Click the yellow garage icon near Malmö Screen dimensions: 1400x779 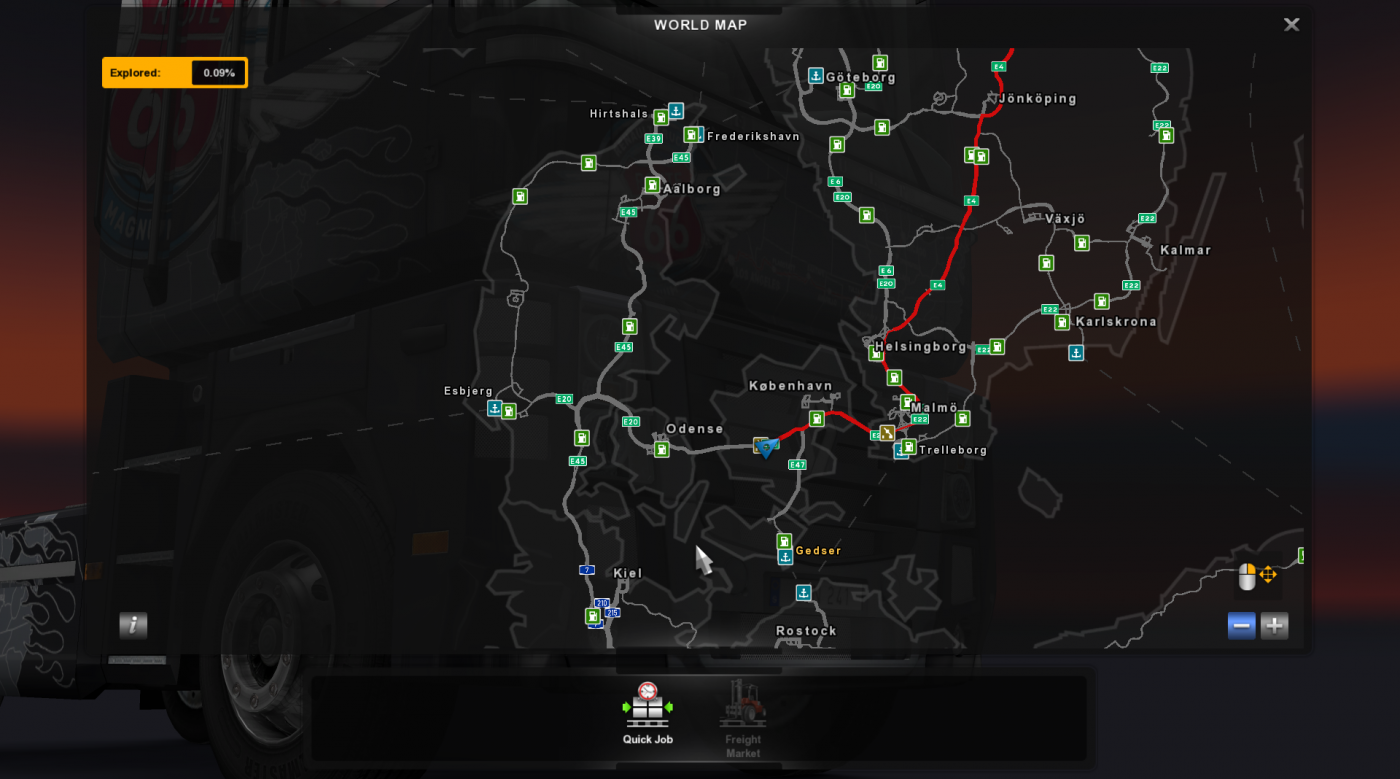coord(886,432)
